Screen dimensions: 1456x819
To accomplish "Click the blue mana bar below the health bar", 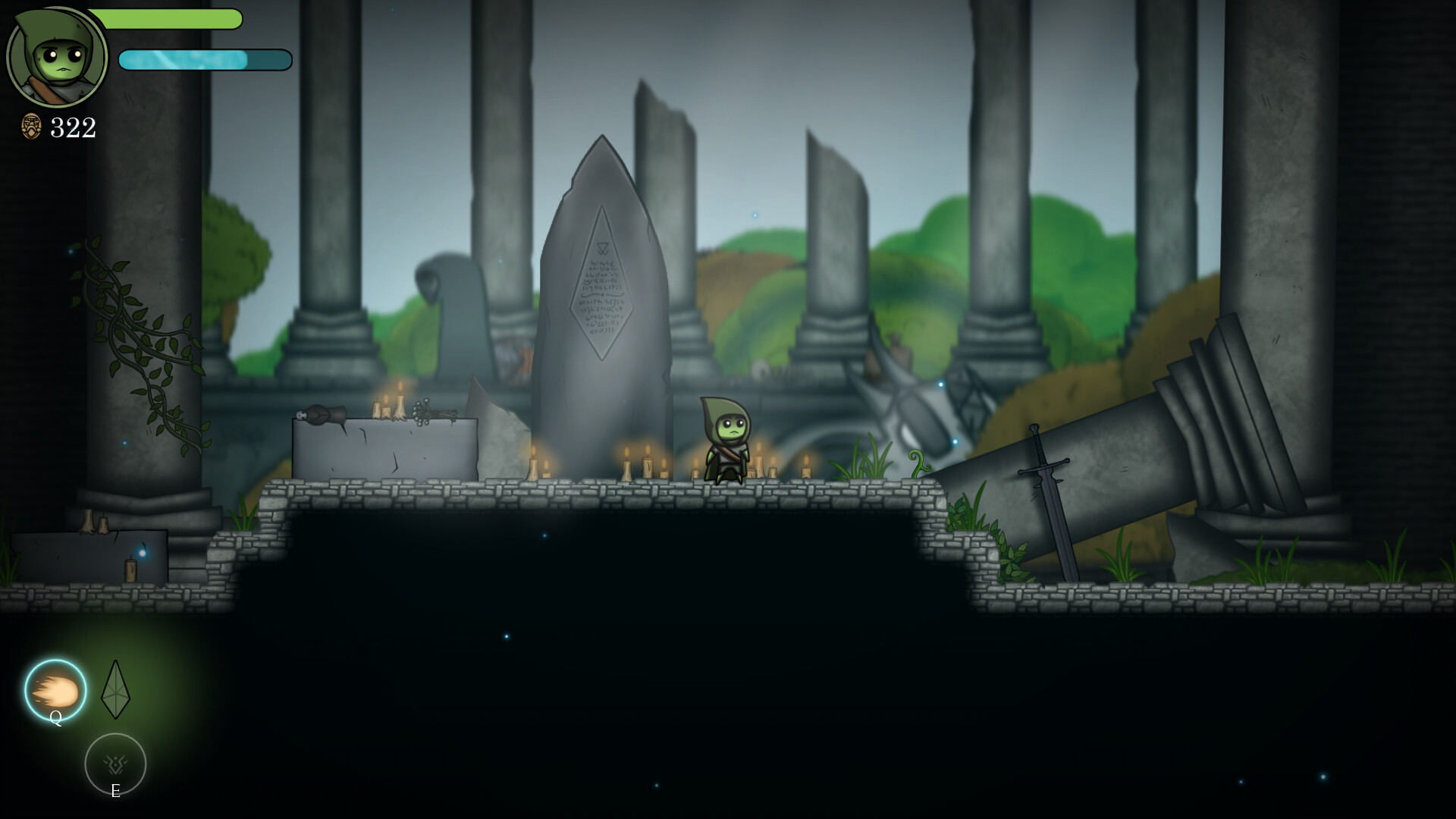I will click(205, 59).
